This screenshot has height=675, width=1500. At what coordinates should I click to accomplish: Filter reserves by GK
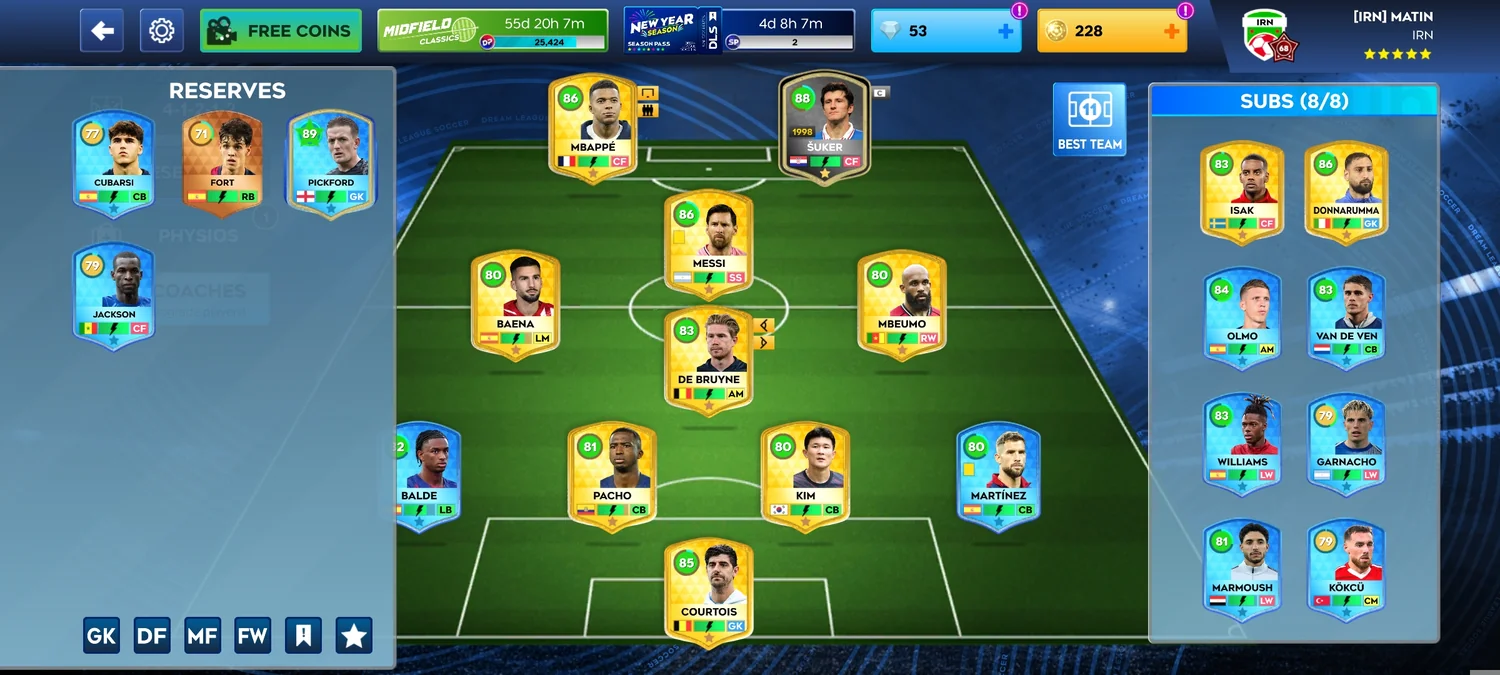(x=101, y=635)
